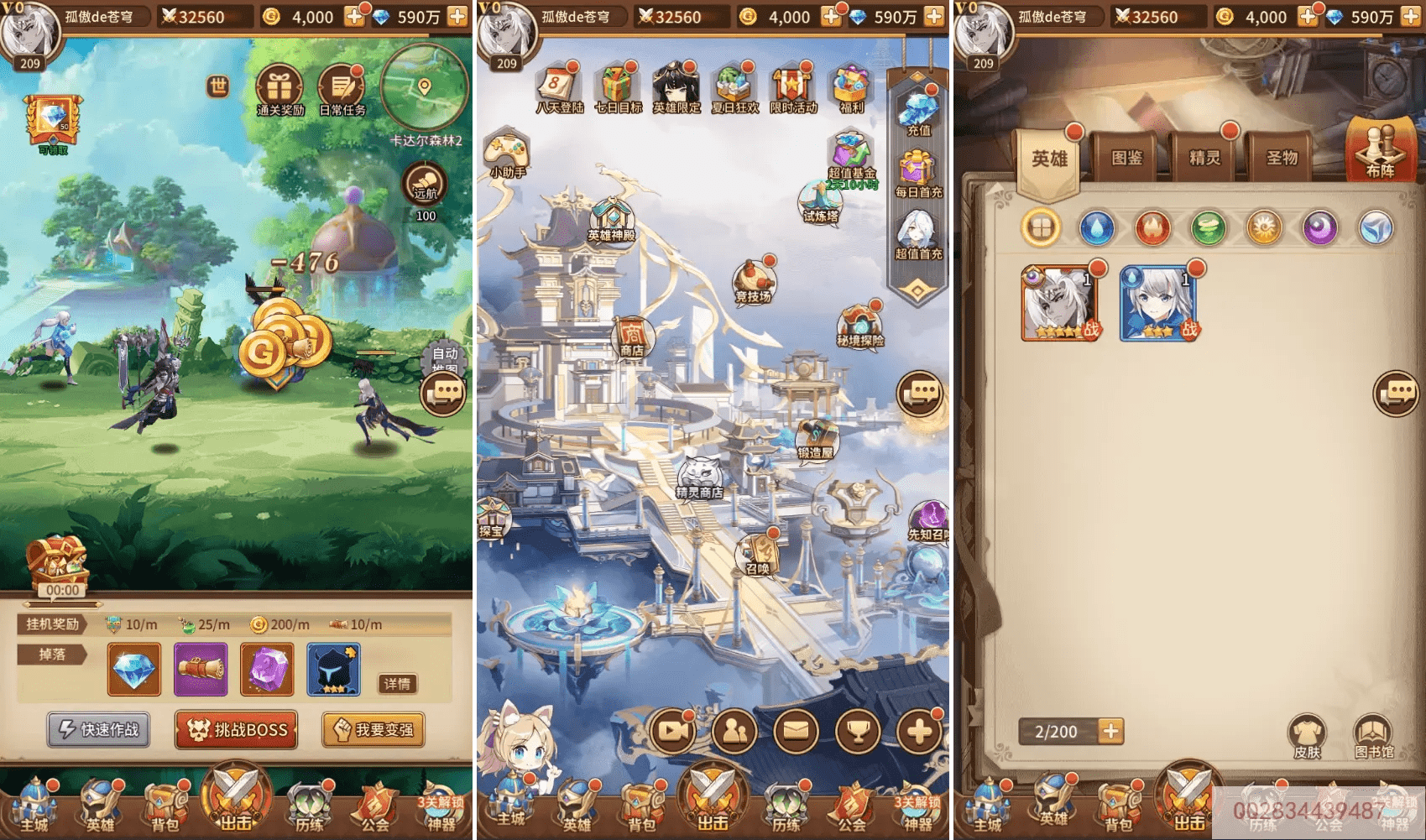
Task: Filter heroes by fire element
Action: [x=1152, y=227]
